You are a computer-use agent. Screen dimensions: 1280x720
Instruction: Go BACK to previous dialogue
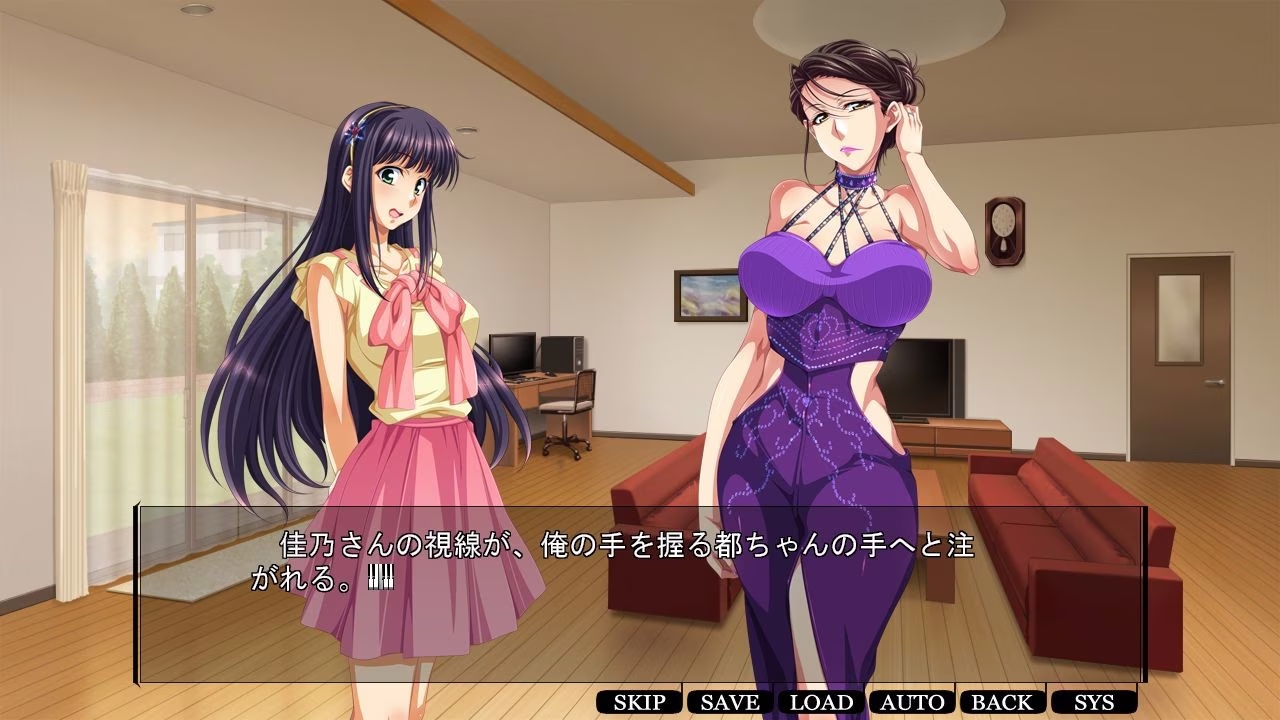tap(1002, 702)
